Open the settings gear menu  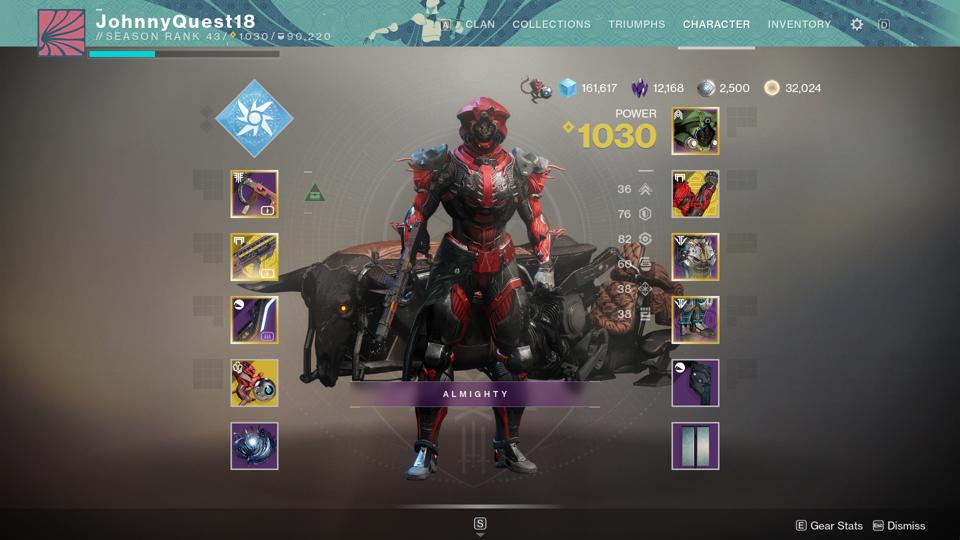tap(857, 24)
